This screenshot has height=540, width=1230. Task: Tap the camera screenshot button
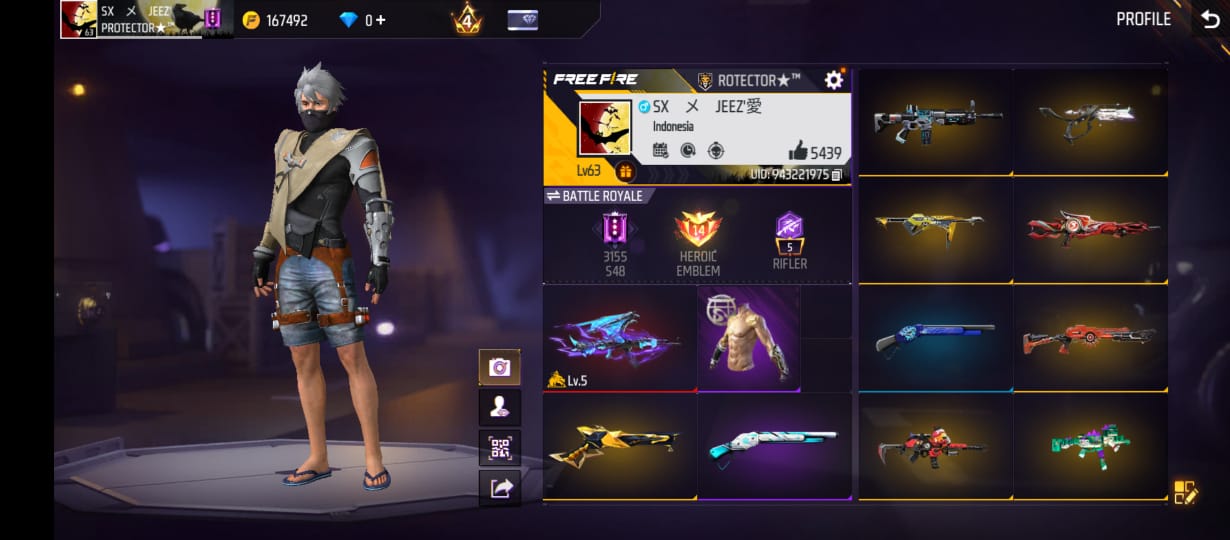coord(499,367)
